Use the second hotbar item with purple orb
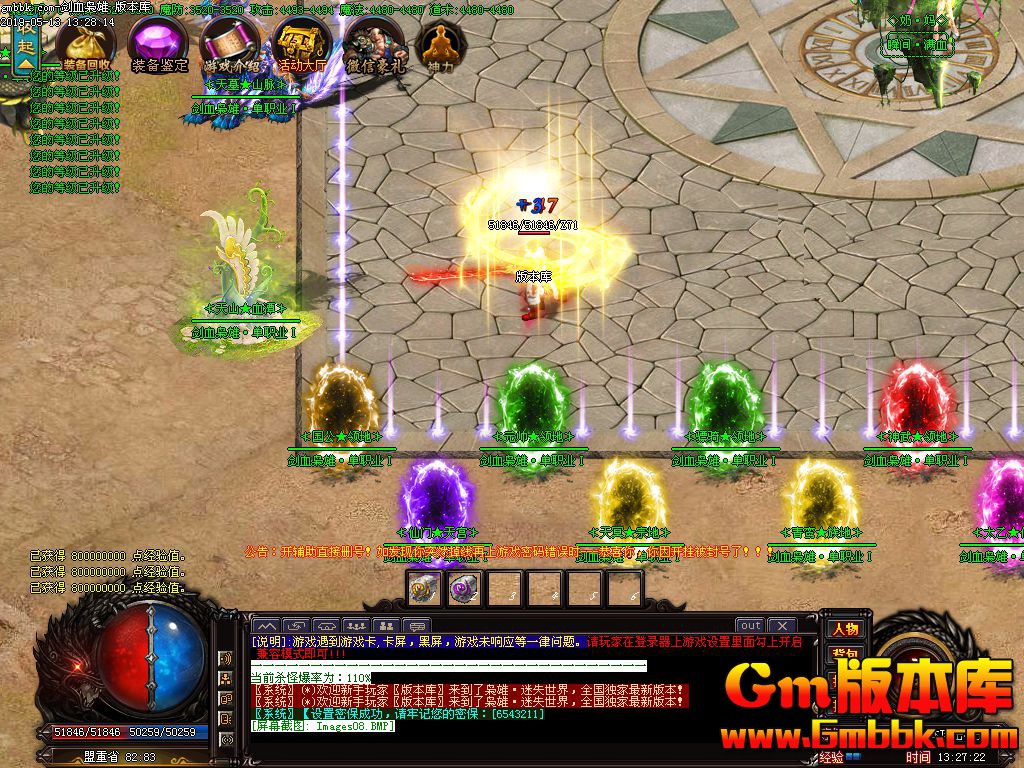Image resolution: width=1024 pixels, height=768 pixels. tap(464, 589)
